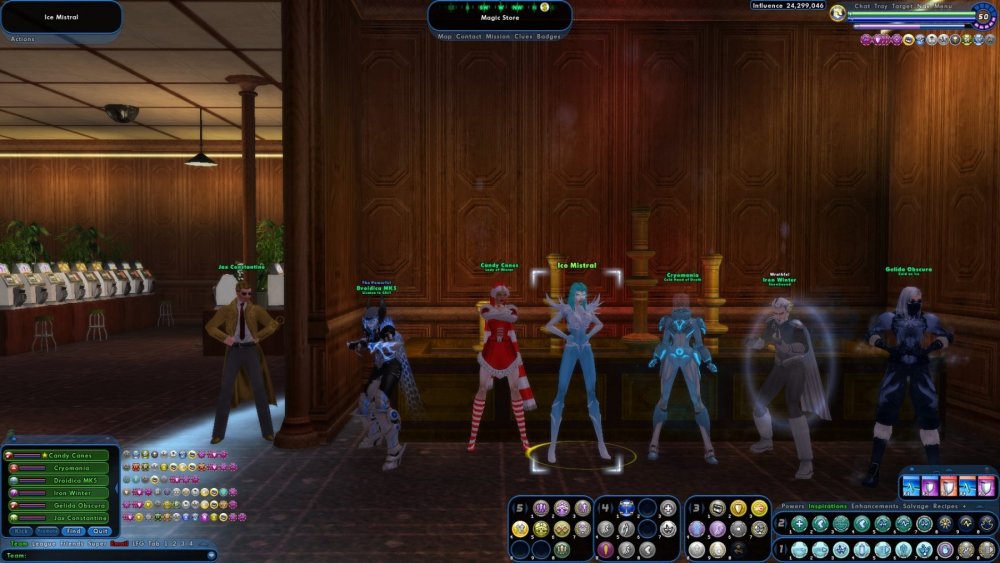Open the Salvage tab
The height and width of the screenshot is (563, 1000).
tap(915, 506)
